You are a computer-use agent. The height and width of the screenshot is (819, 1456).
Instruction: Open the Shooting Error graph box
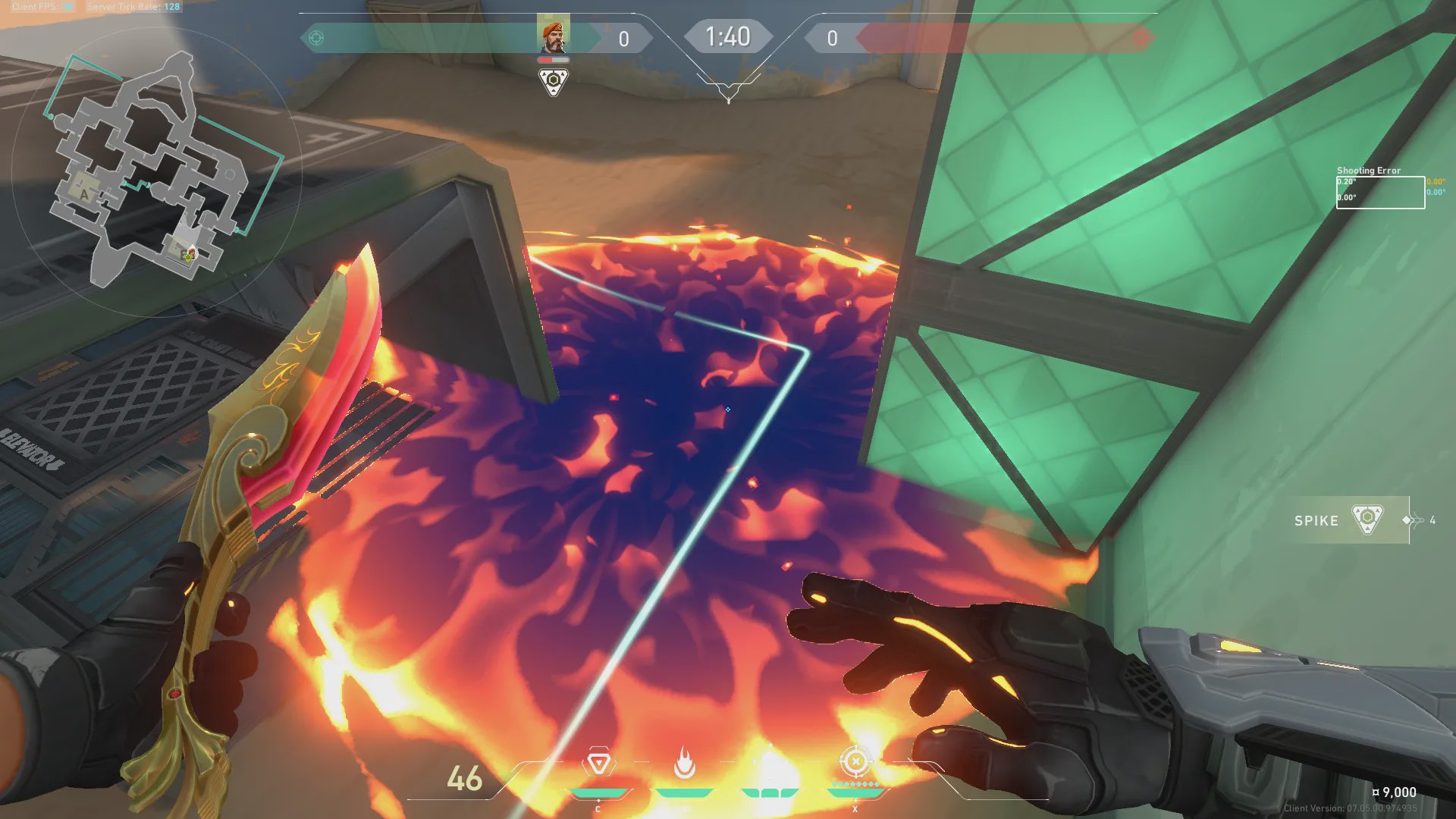pos(1380,193)
